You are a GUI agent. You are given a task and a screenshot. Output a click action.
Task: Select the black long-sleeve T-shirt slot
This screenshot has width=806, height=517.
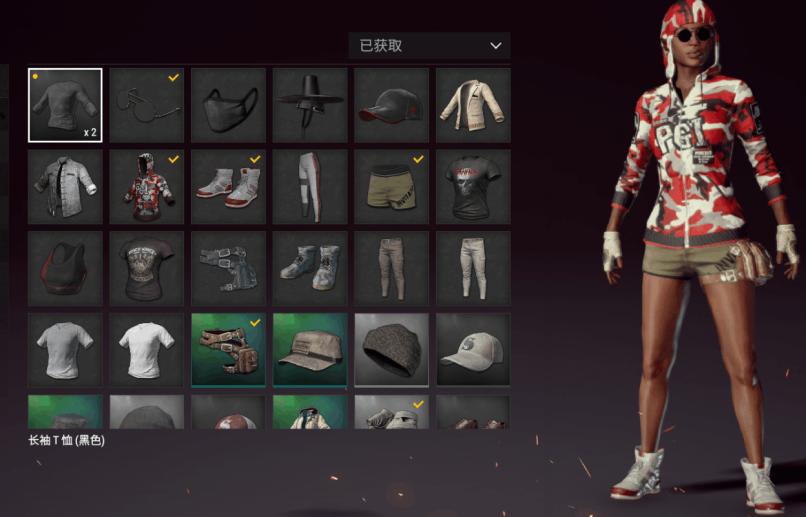pos(65,105)
